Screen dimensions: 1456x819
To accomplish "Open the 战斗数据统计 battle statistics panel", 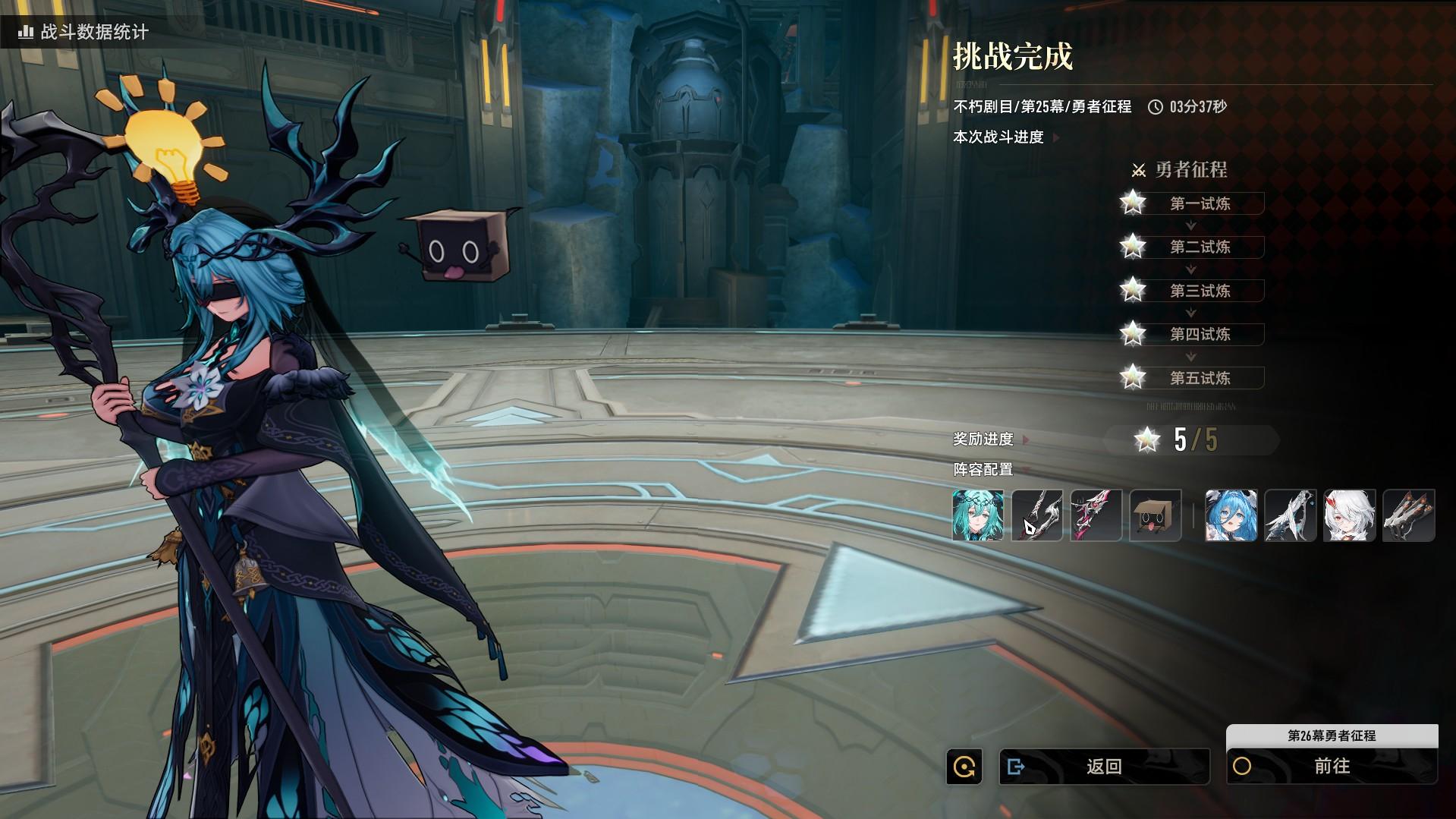I will 83,32.
